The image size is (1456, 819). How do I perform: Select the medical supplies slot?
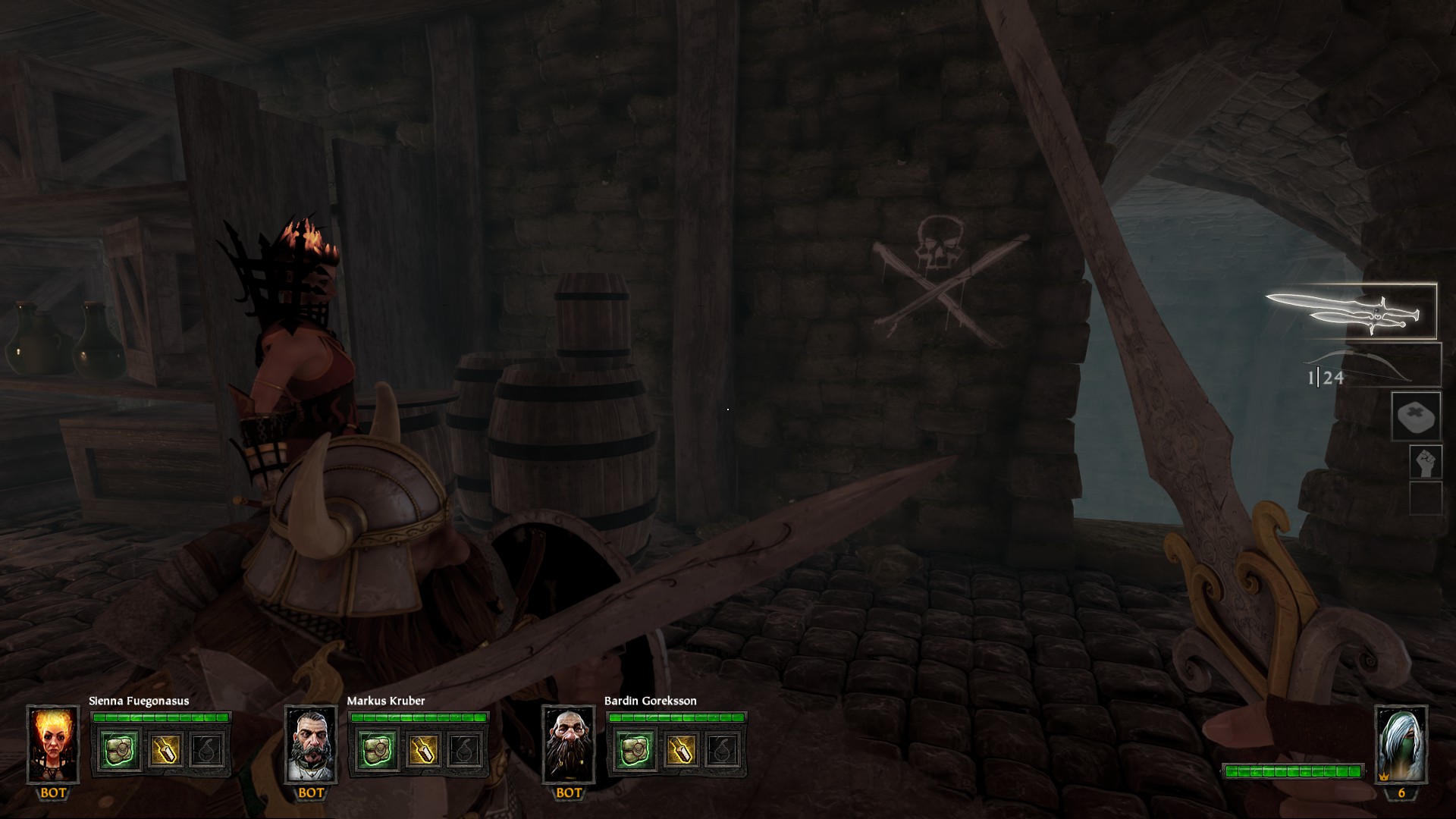(1416, 416)
